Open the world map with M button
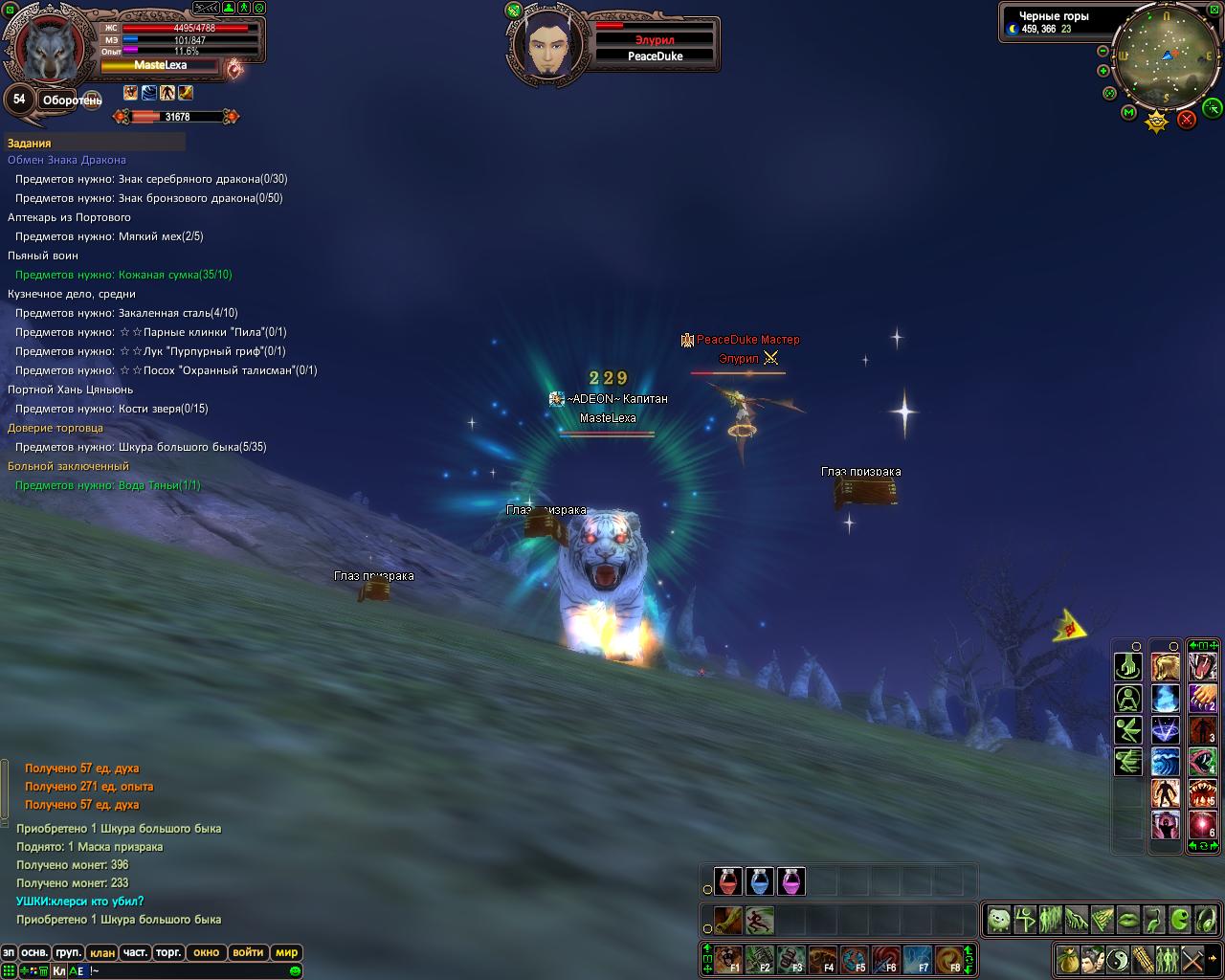The height and width of the screenshot is (980, 1225). [1128, 113]
